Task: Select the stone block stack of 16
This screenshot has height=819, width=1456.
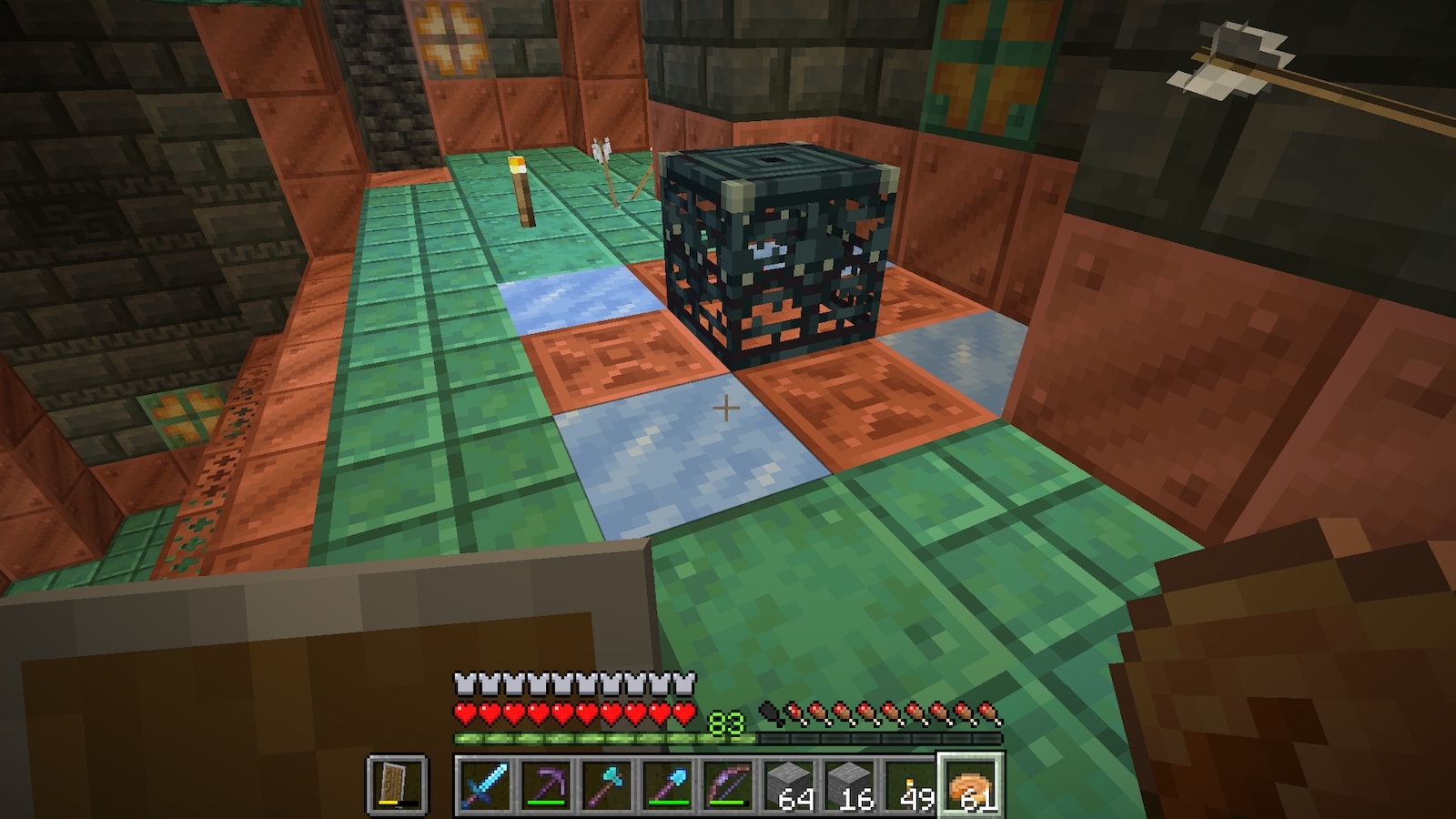Action: pos(850,784)
